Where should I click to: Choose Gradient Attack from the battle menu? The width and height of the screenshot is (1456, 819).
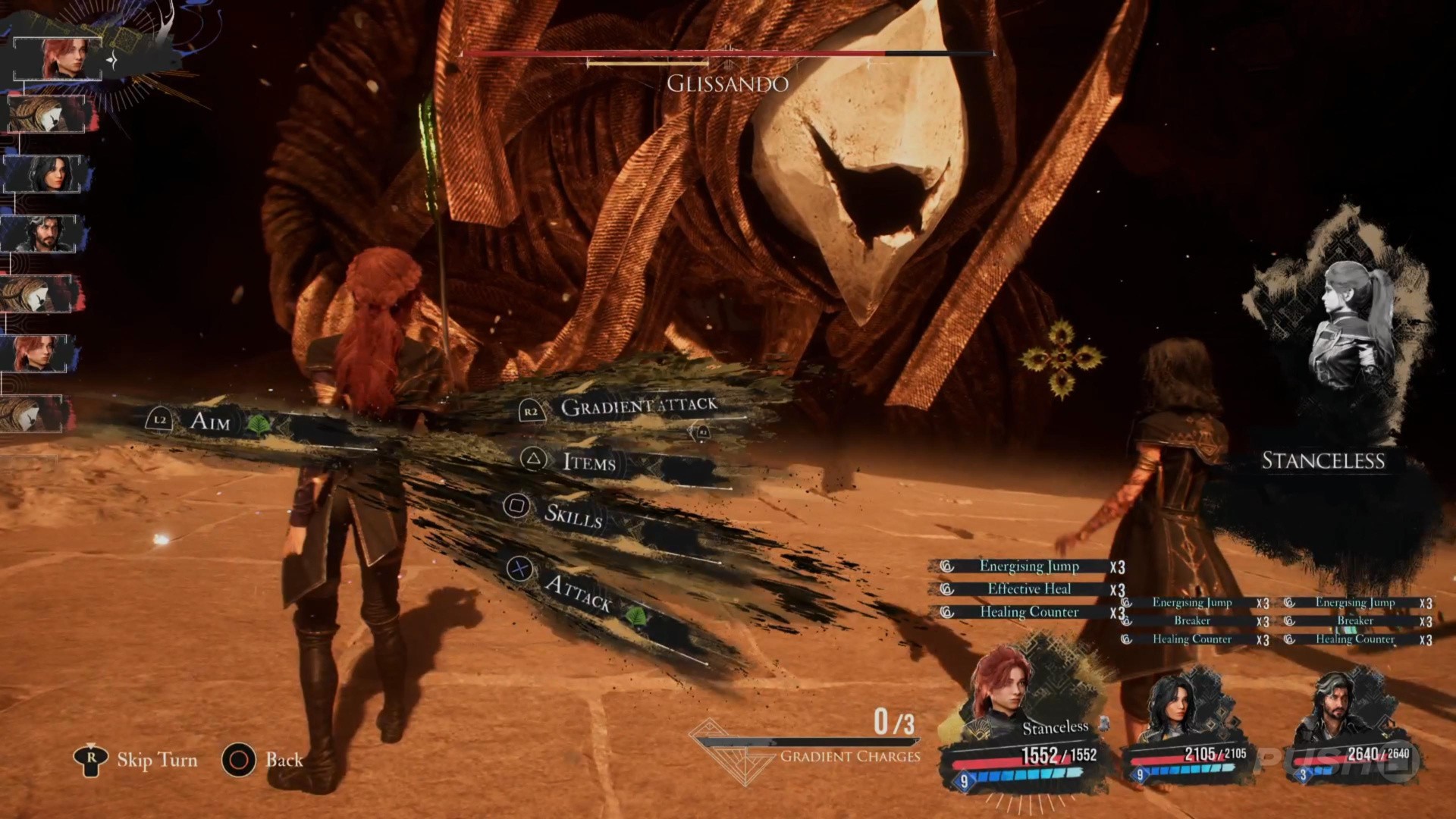(x=637, y=407)
